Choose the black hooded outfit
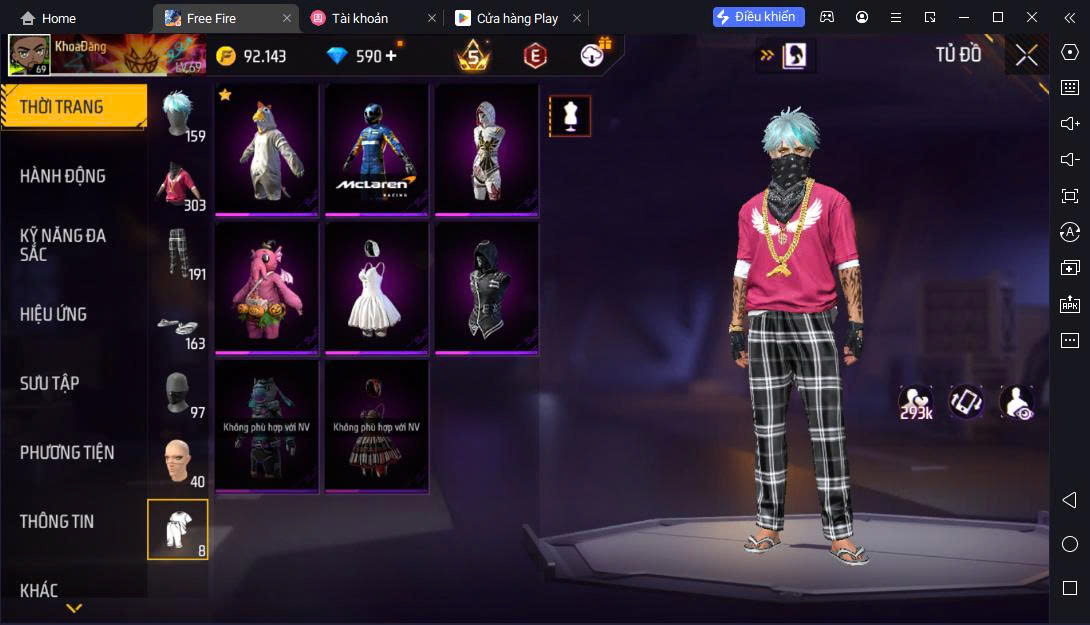 pos(486,288)
